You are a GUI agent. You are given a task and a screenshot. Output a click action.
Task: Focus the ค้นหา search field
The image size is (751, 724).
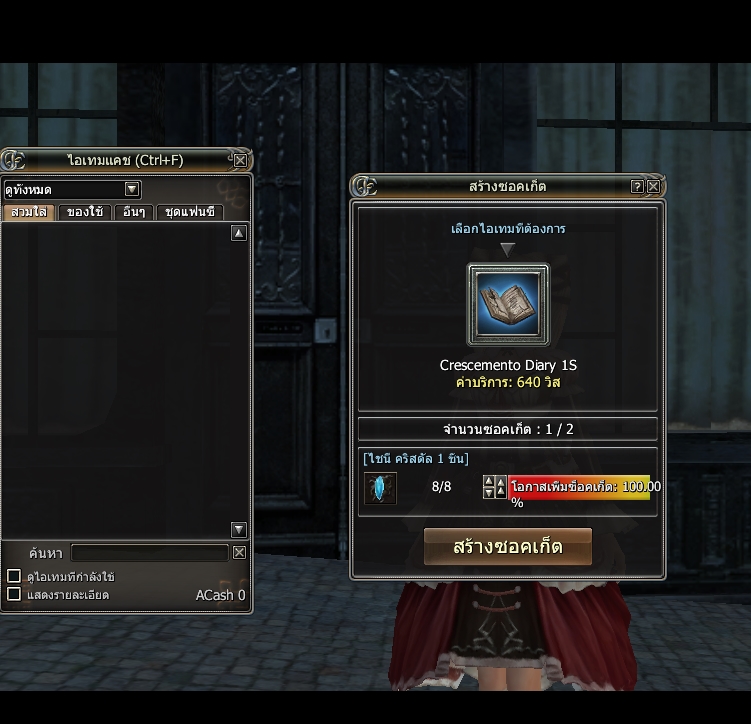click(x=150, y=553)
